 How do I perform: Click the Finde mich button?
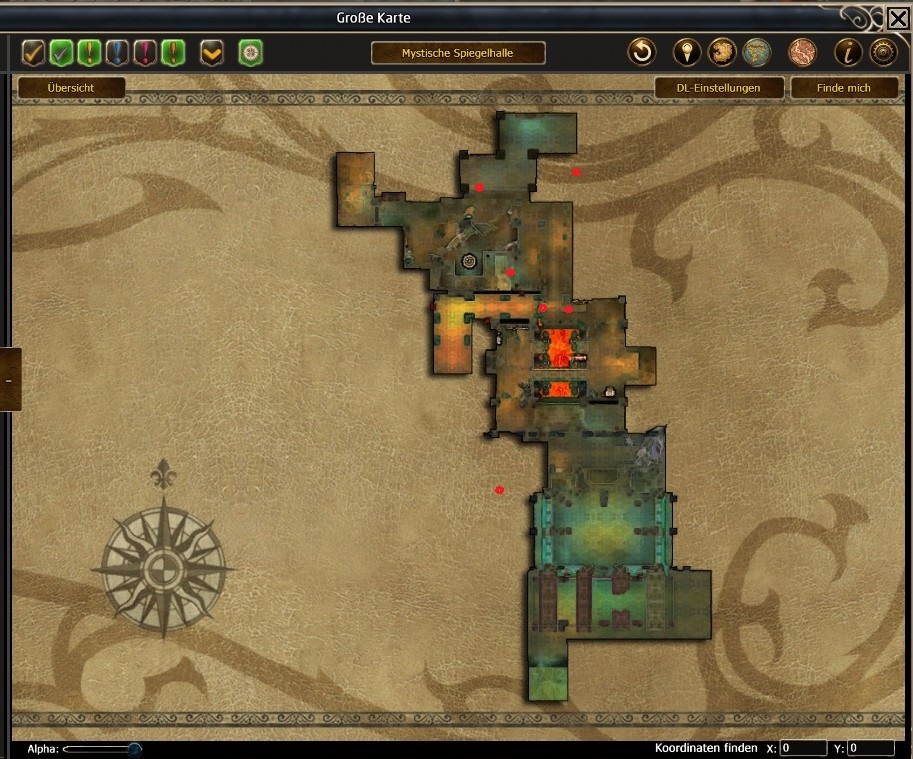844,88
